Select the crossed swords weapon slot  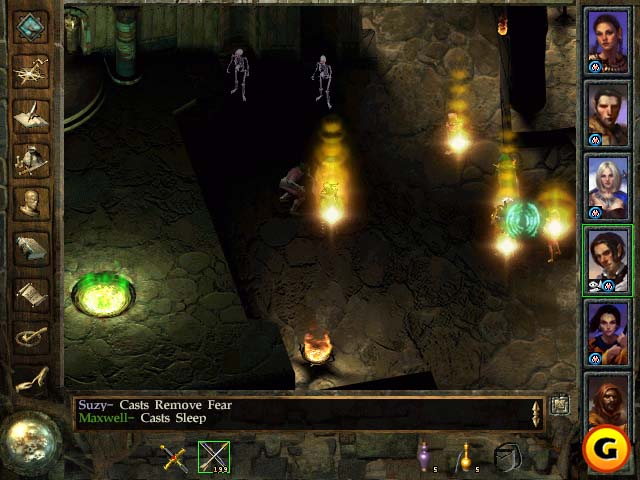175,457
